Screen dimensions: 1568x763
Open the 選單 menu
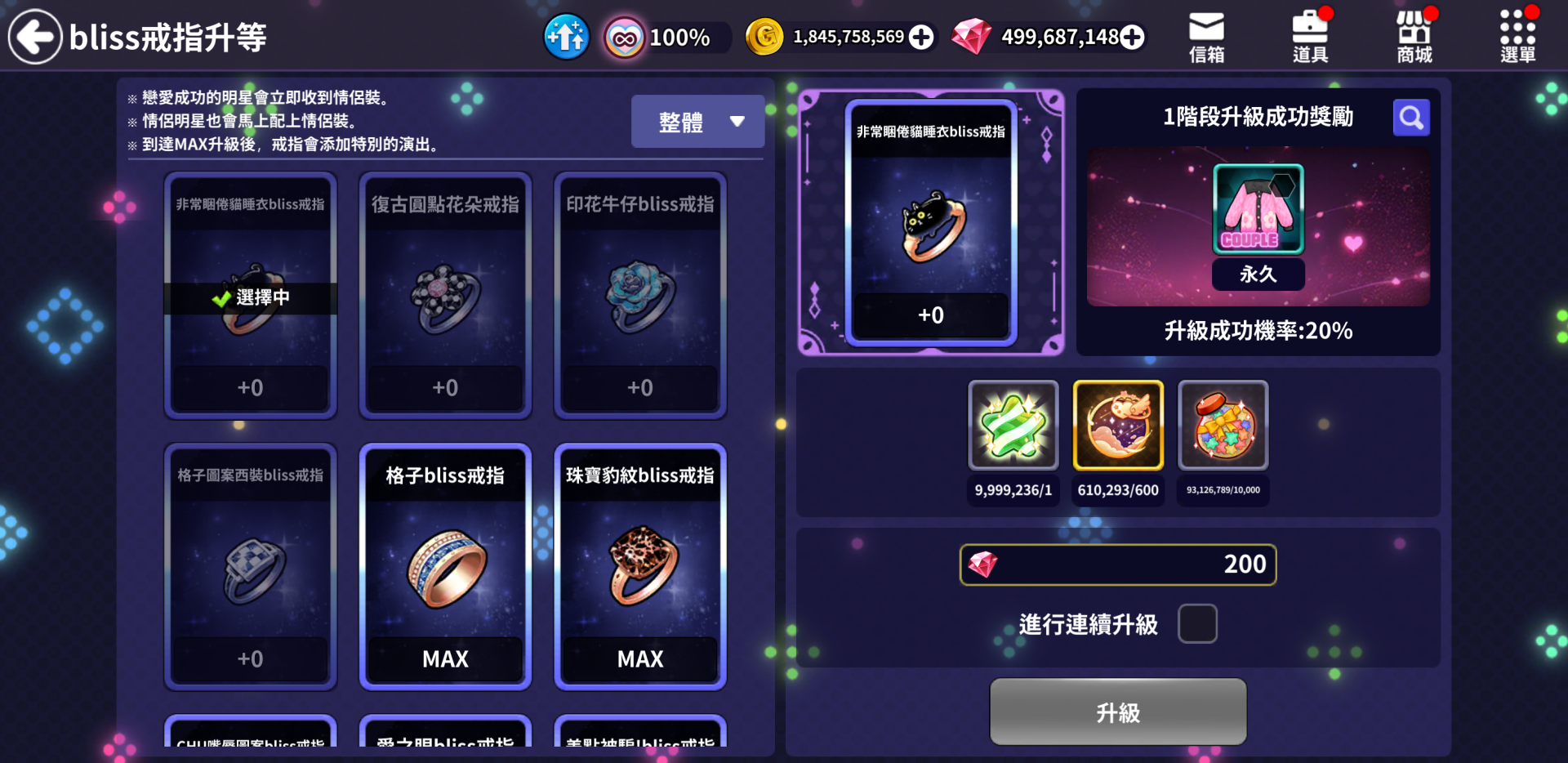click(x=1517, y=37)
